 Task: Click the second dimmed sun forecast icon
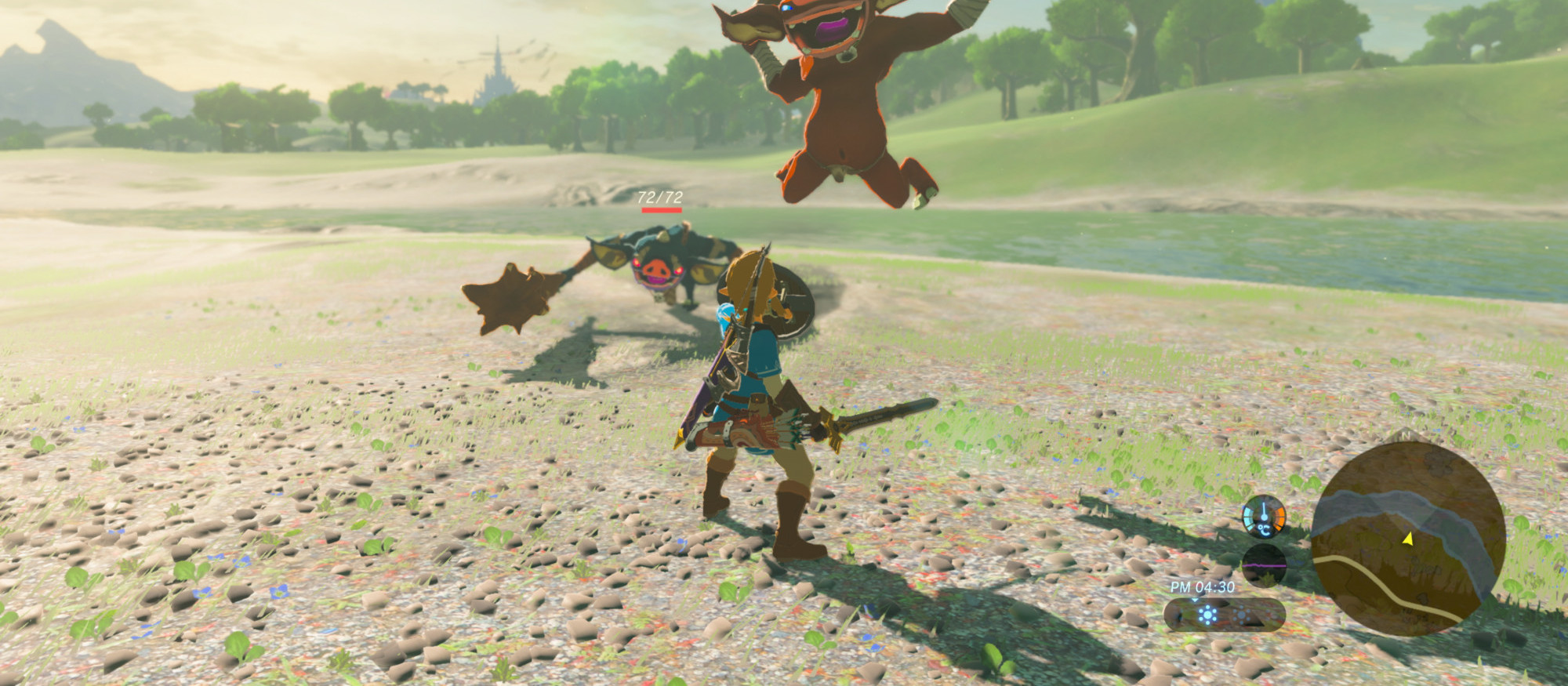coord(1242,615)
